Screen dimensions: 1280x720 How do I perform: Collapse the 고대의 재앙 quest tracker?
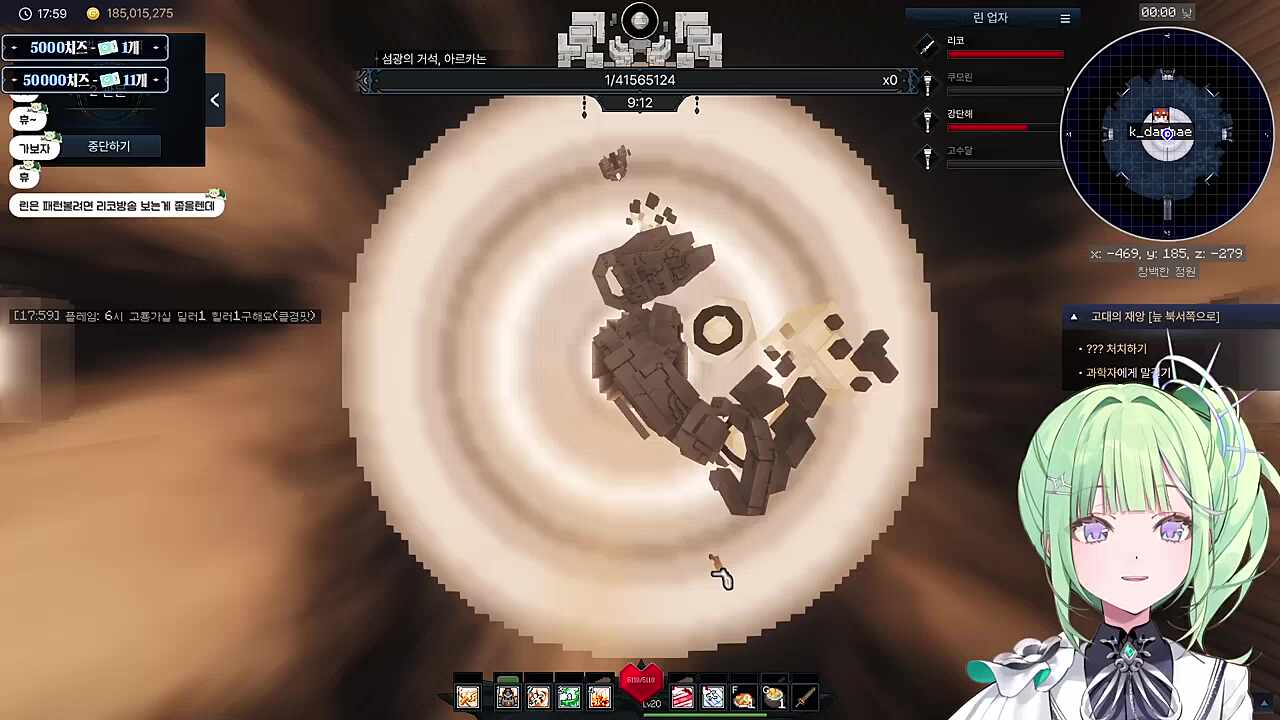click(x=1074, y=317)
